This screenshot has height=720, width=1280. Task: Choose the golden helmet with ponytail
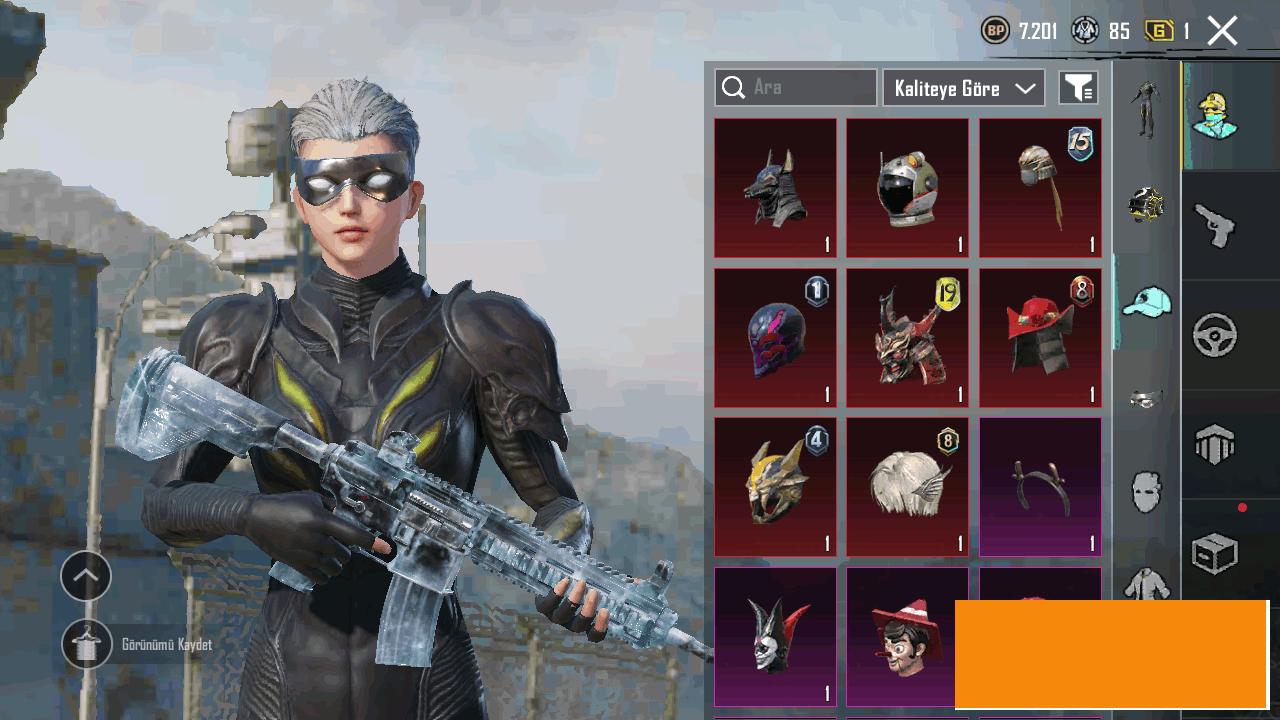pos(1040,188)
